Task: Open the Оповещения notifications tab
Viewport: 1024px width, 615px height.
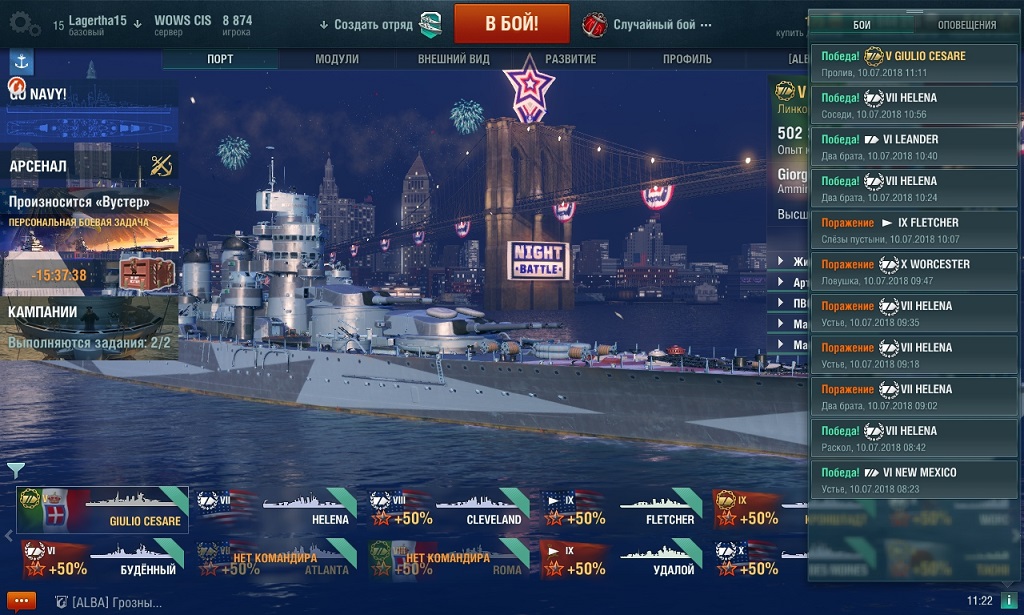Action: tap(967, 24)
